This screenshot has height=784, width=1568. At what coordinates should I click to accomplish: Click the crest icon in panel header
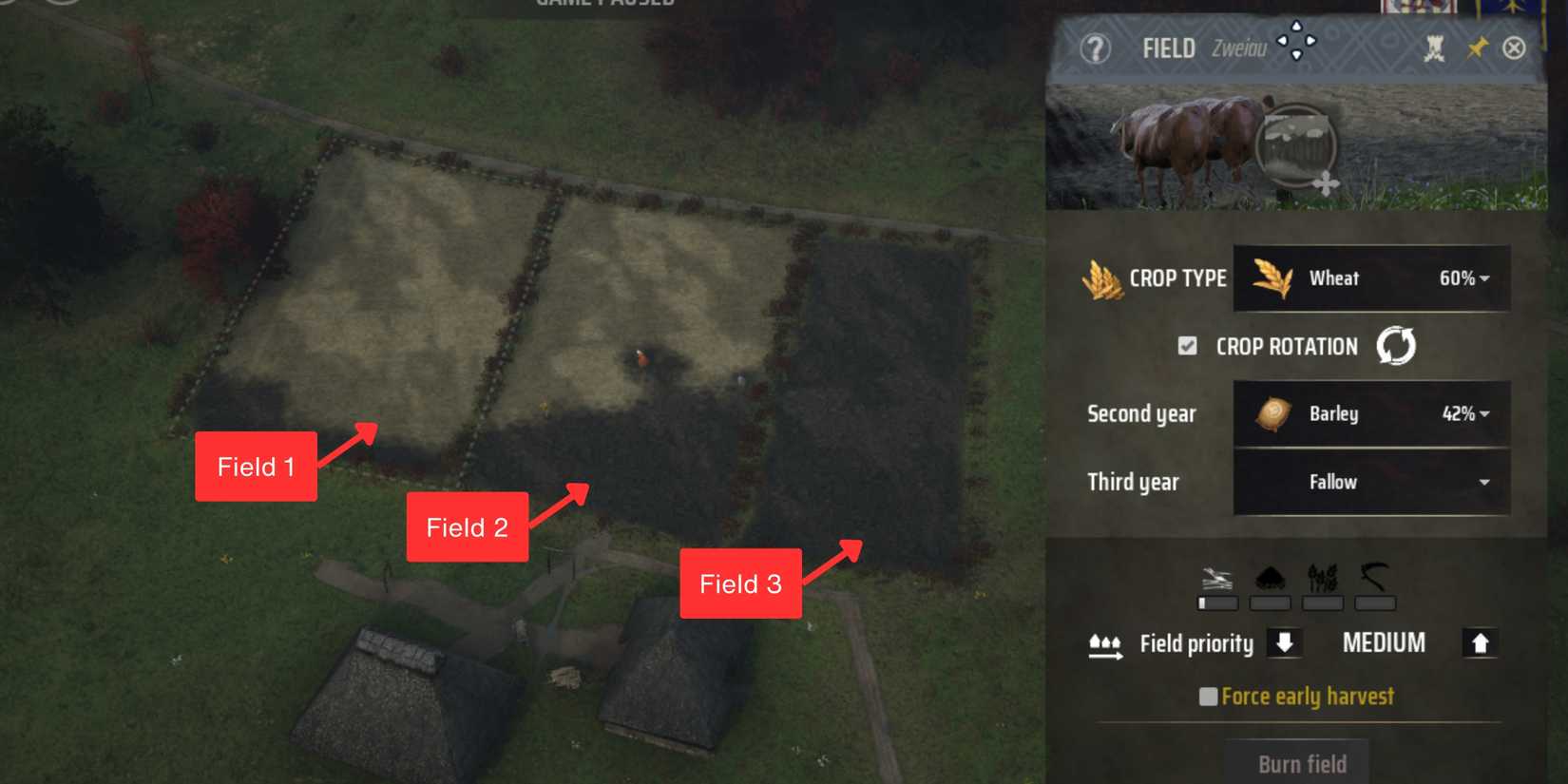tap(1436, 46)
